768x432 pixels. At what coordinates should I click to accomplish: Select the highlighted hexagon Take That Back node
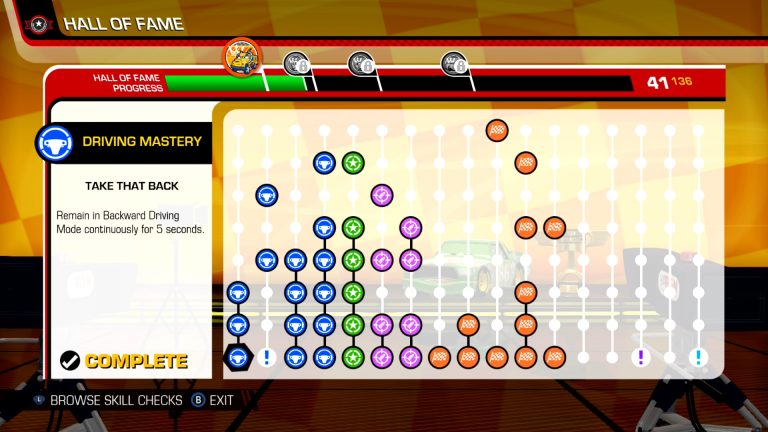[x=237, y=357]
